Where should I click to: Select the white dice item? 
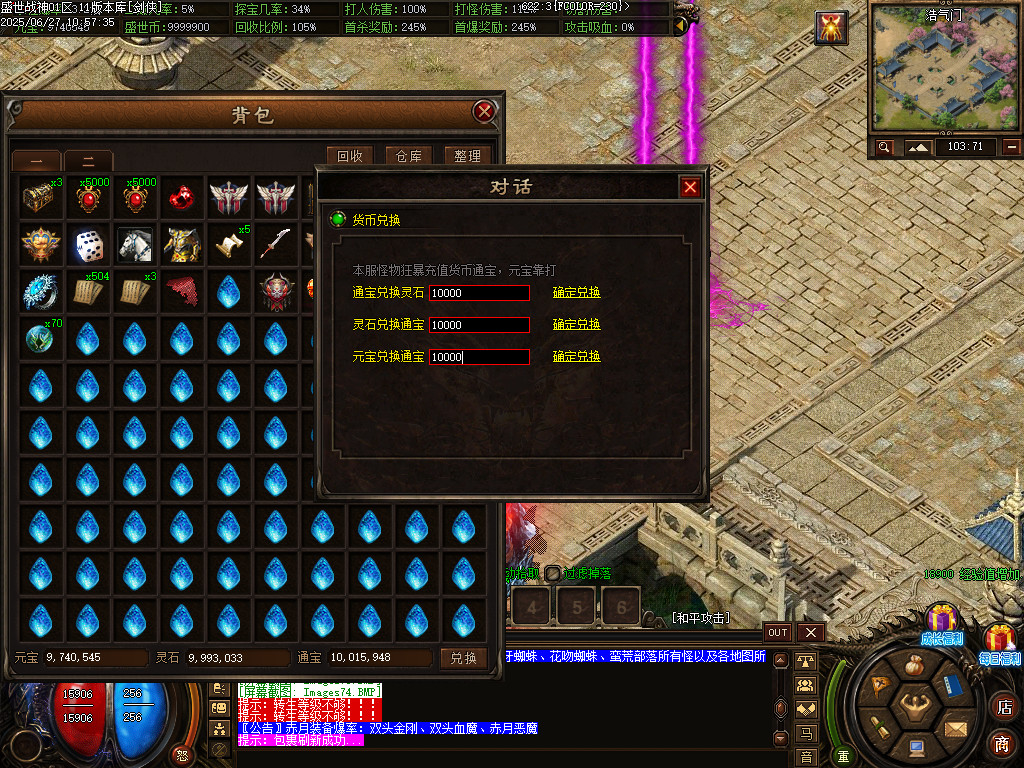tap(88, 244)
